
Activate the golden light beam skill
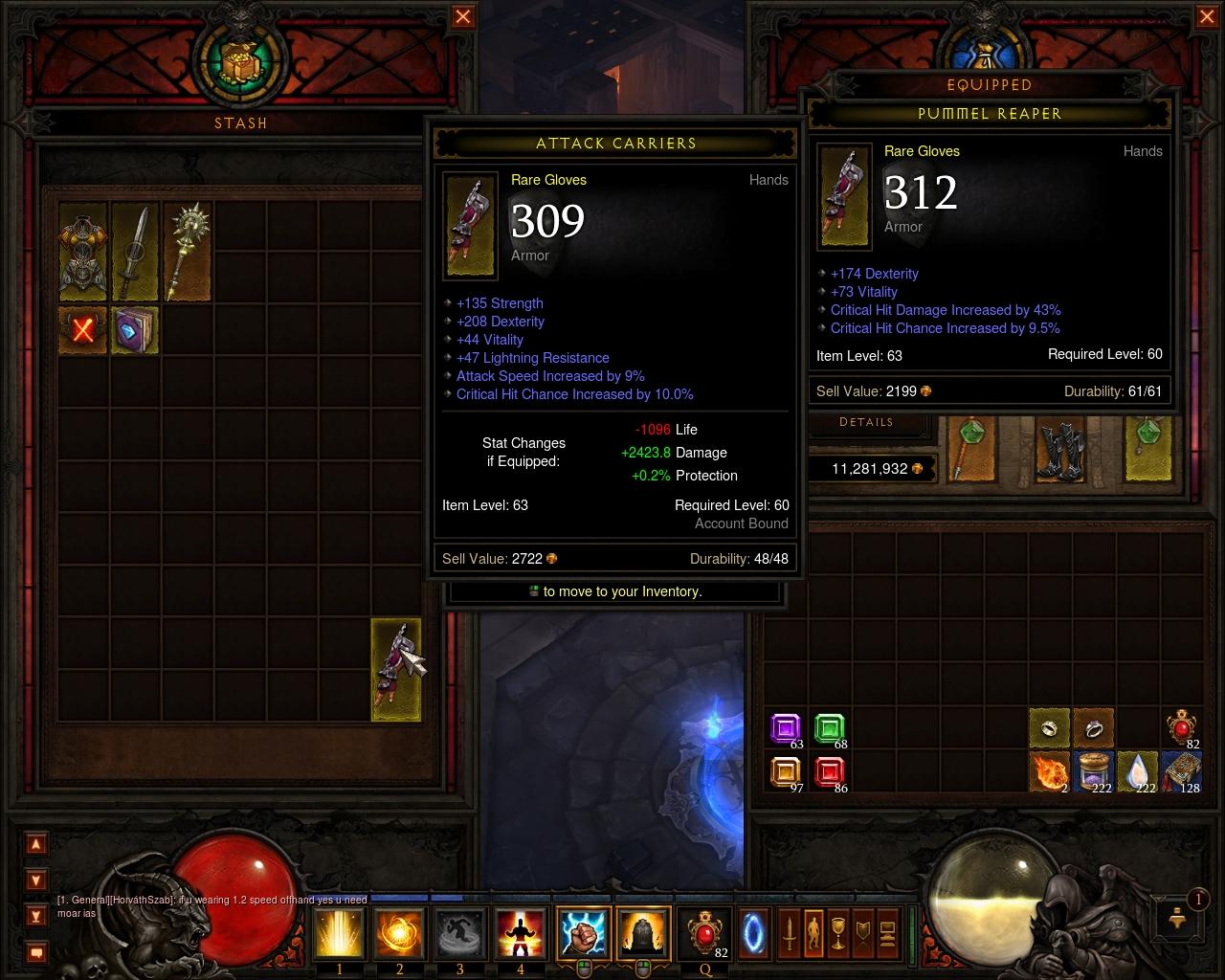pos(340,932)
